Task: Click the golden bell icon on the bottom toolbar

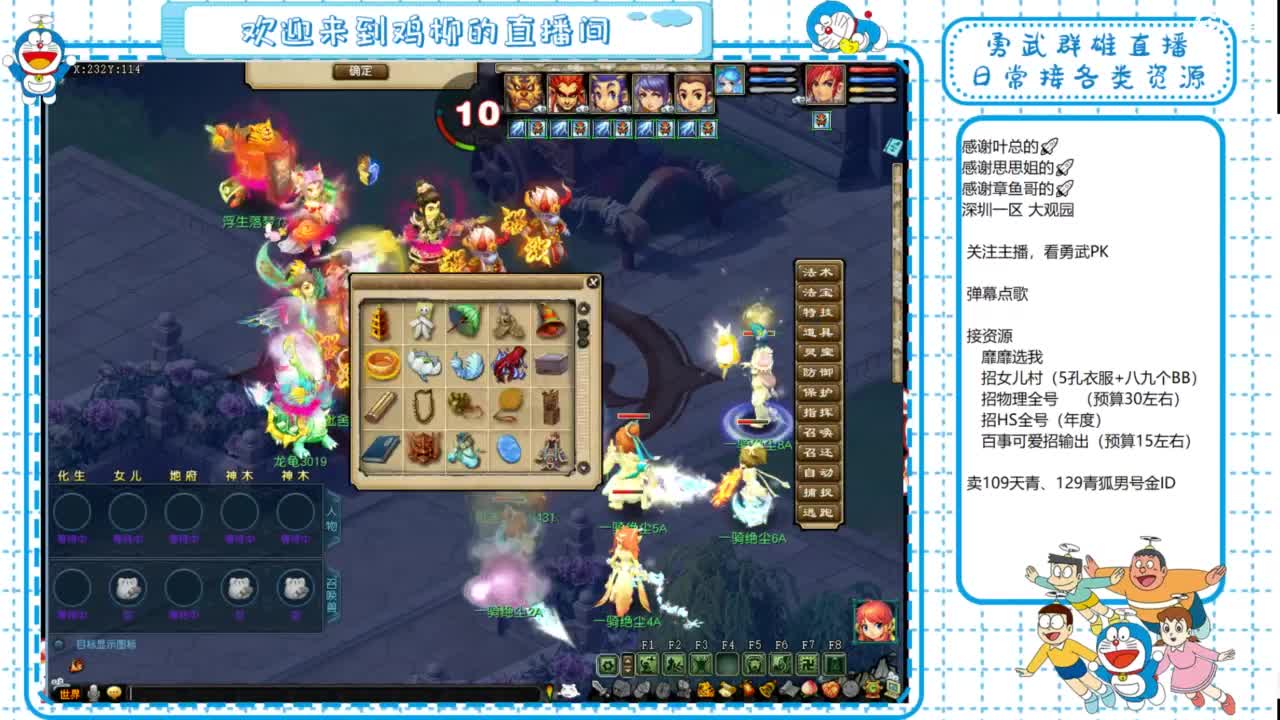Action: (768, 690)
